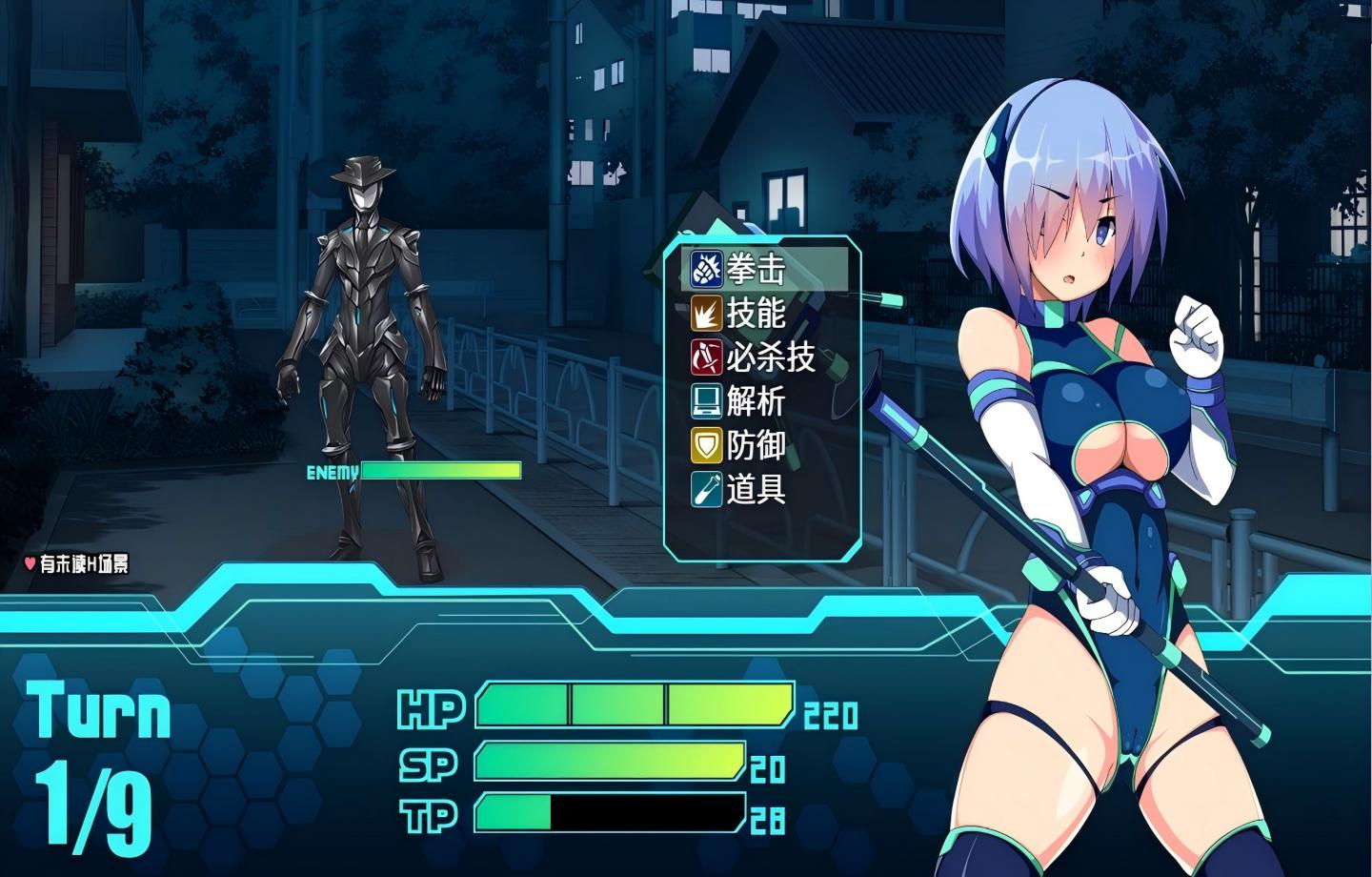Click the 有未读H场景 notification text
This screenshot has height=877, width=1372.
pos(86,564)
